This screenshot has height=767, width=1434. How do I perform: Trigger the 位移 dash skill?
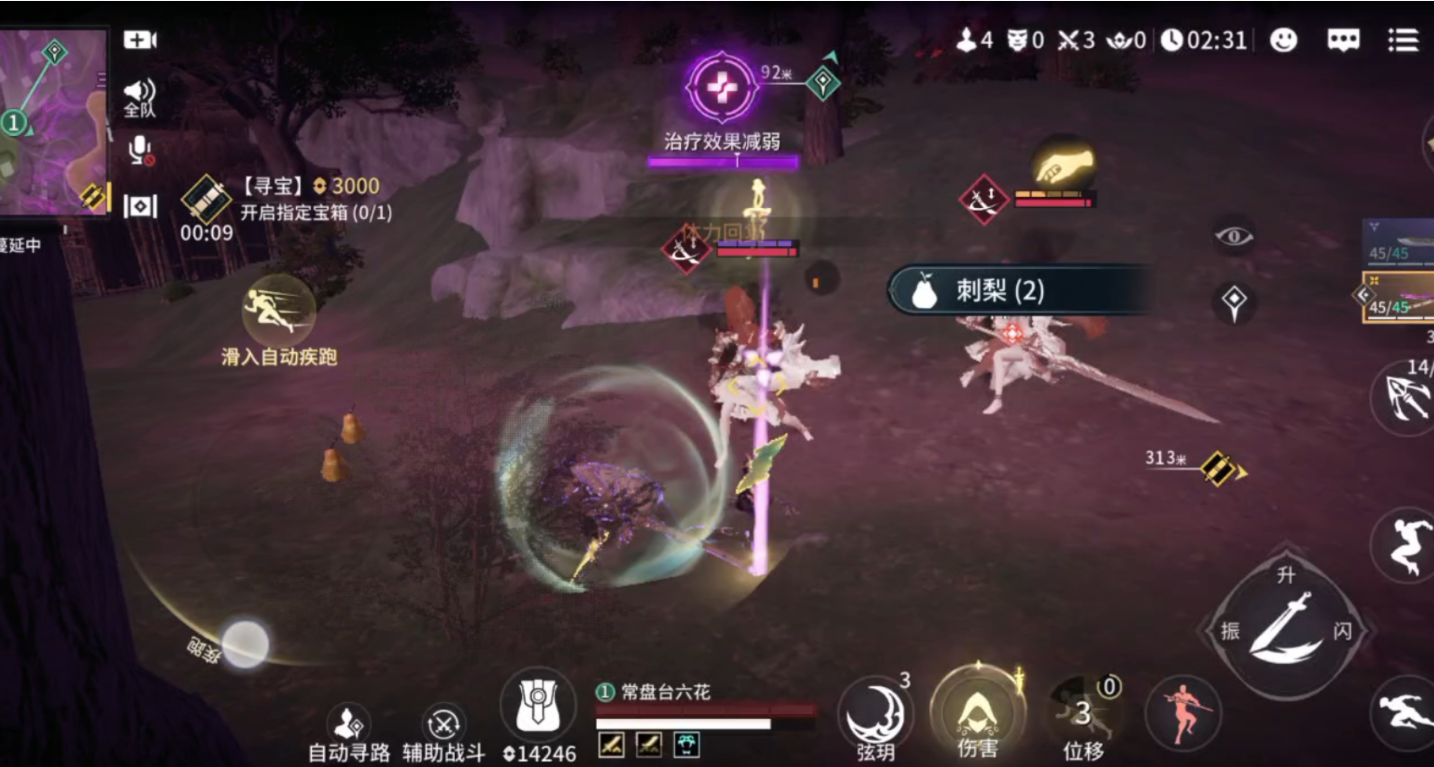pyautogui.click(x=1083, y=713)
